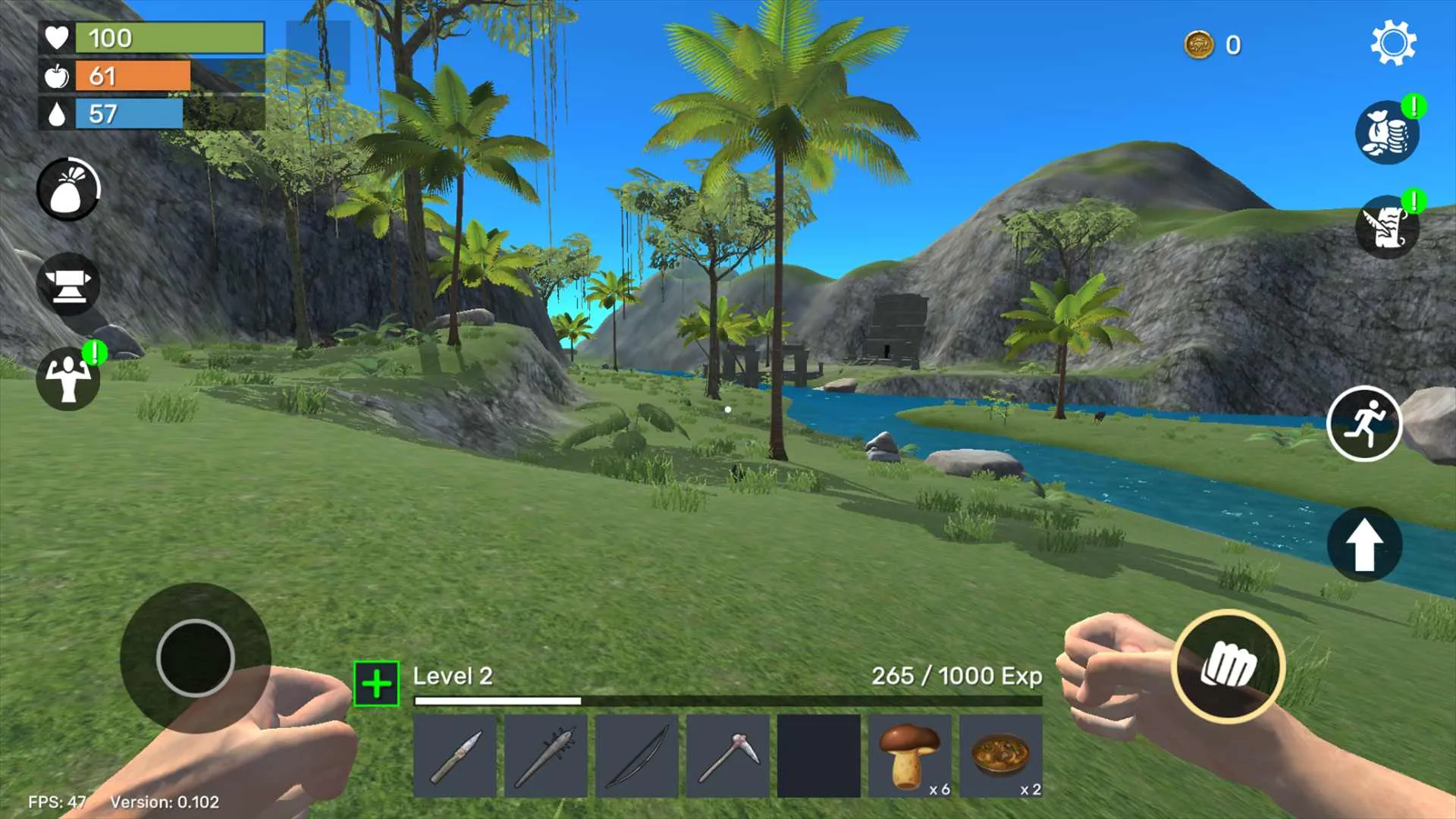Open the character skills panel
Screen dimensions: 1456x819
(x=67, y=379)
